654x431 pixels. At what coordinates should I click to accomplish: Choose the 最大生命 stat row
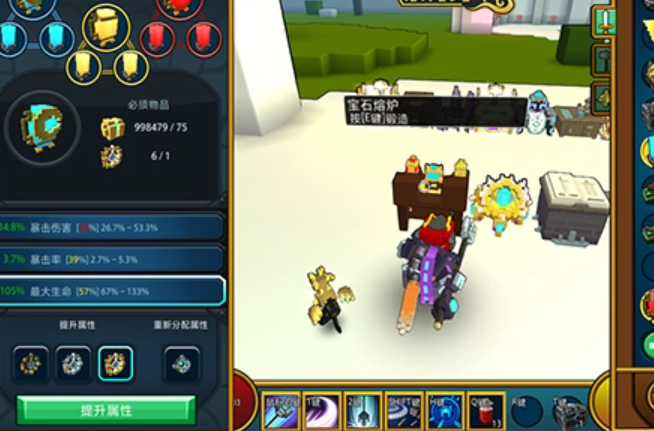pyautogui.click(x=112, y=291)
